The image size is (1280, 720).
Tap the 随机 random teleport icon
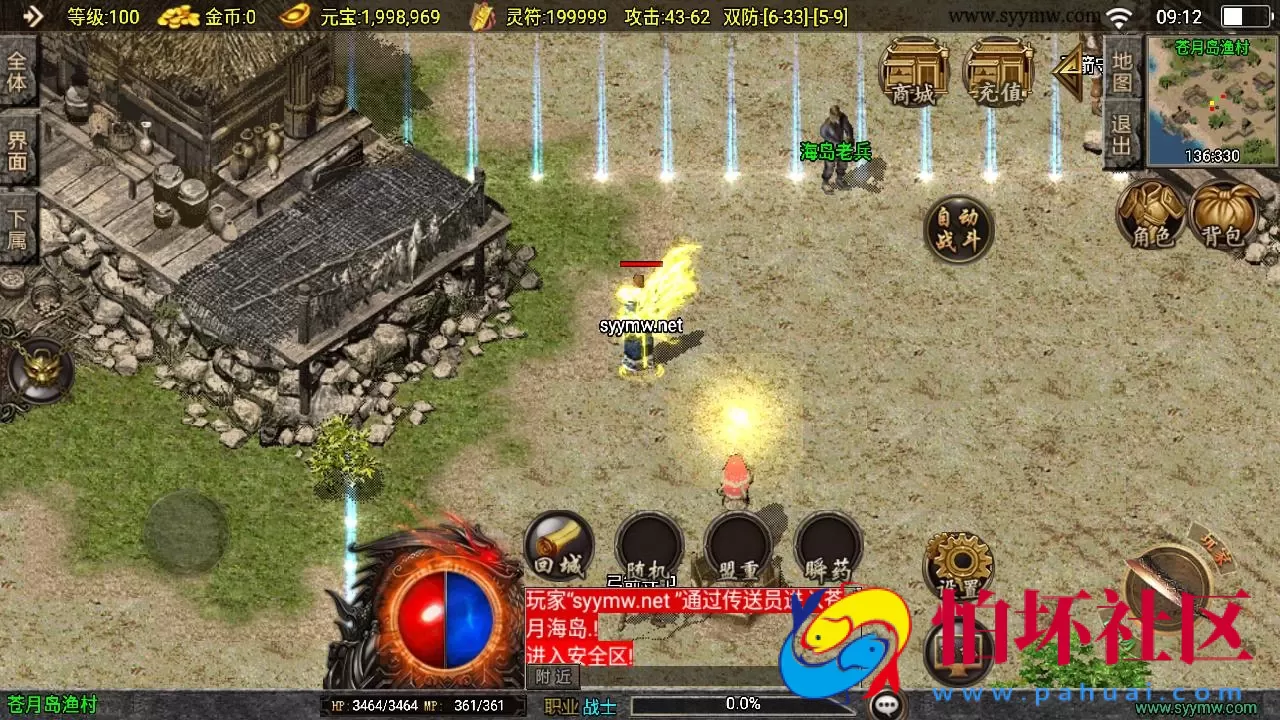tap(649, 545)
